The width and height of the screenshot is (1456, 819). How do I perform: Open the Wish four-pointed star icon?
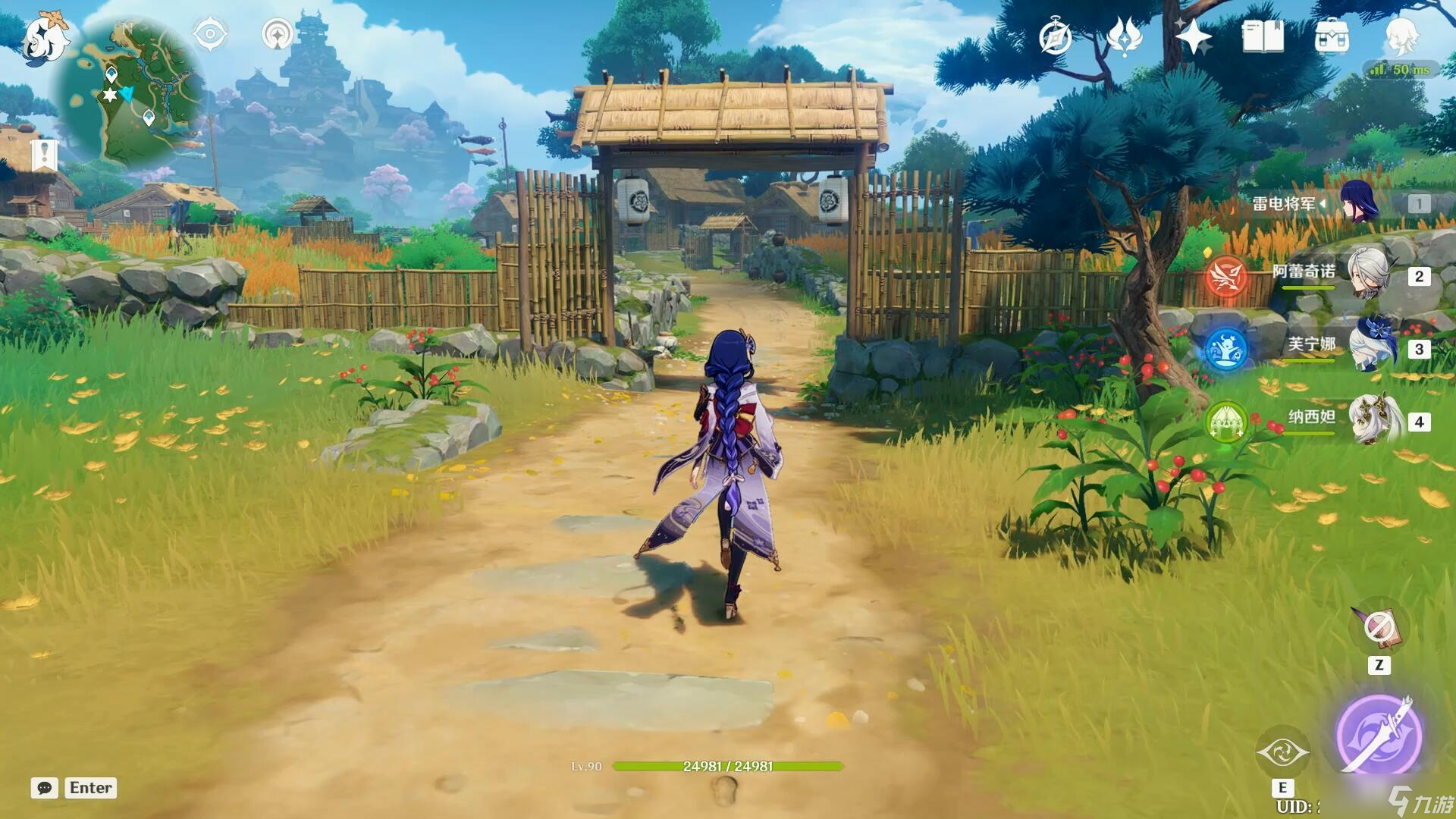[1194, 36]
